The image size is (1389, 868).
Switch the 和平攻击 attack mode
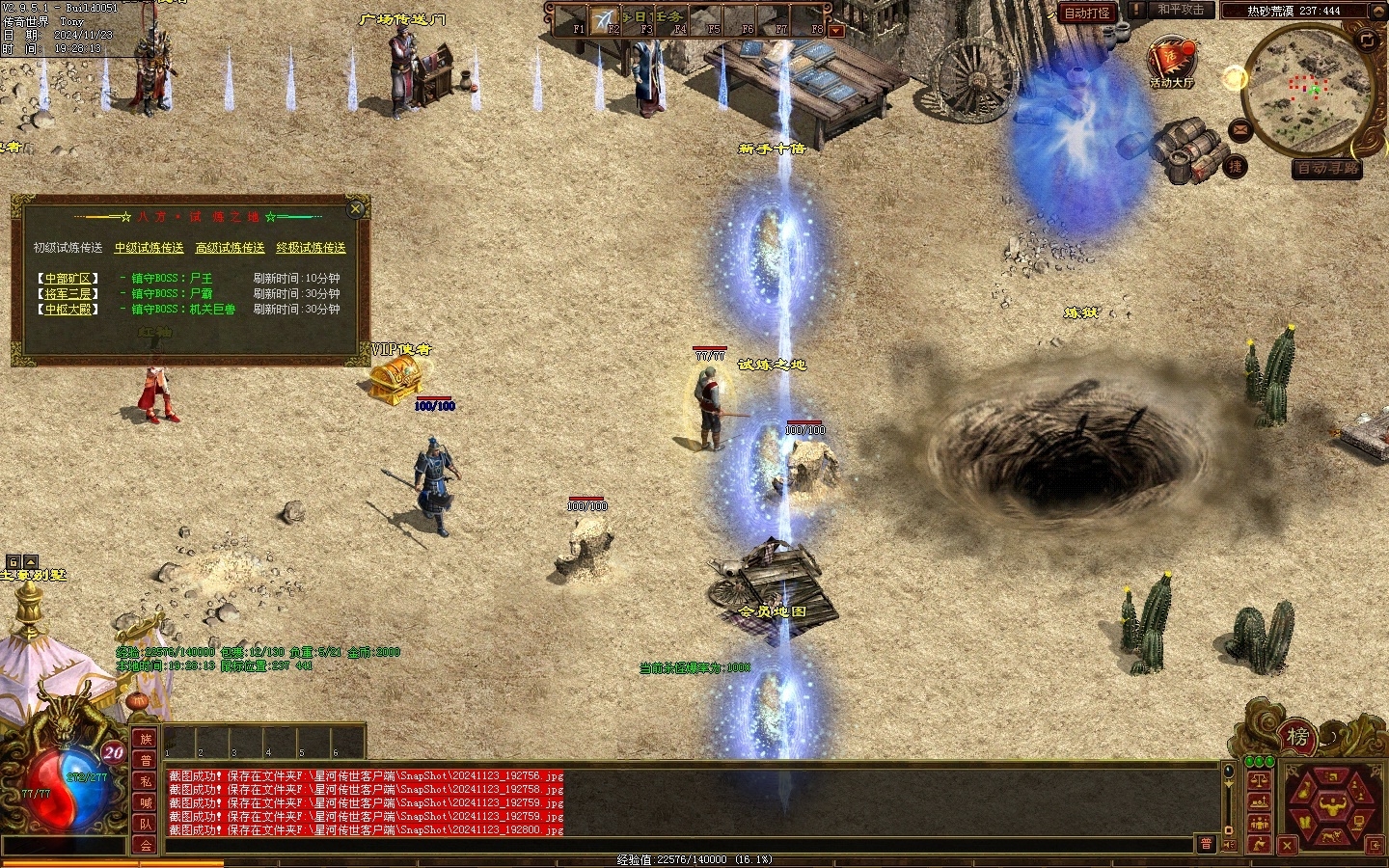pos(1182,10)
